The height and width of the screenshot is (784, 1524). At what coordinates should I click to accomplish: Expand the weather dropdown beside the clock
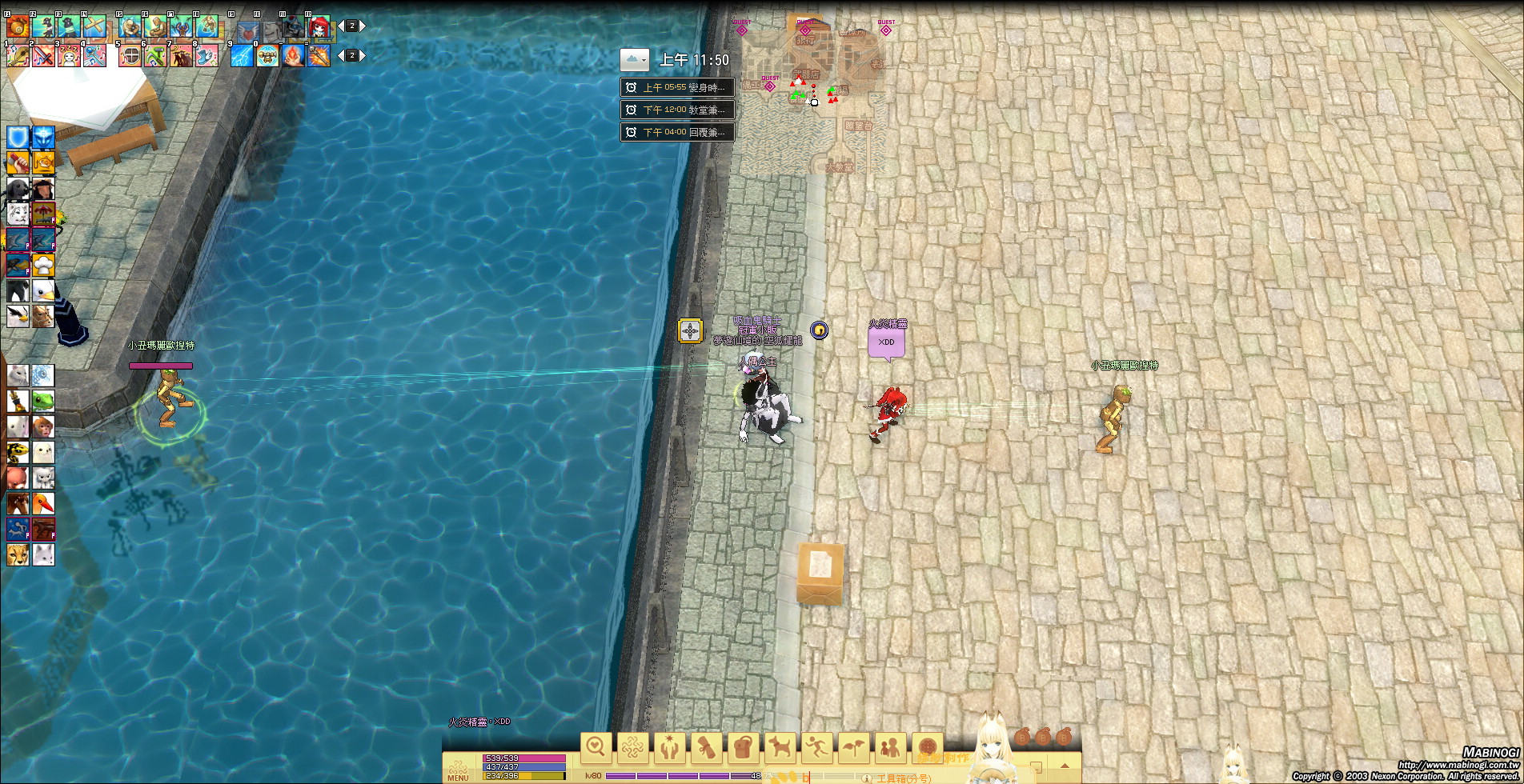click(635, 60)
